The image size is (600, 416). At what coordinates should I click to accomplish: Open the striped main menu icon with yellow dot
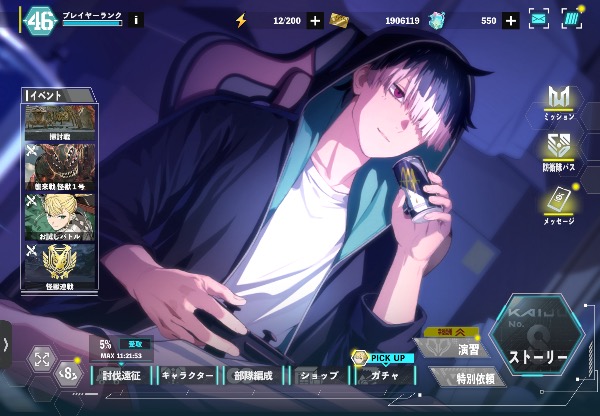[x=571, y=20]
